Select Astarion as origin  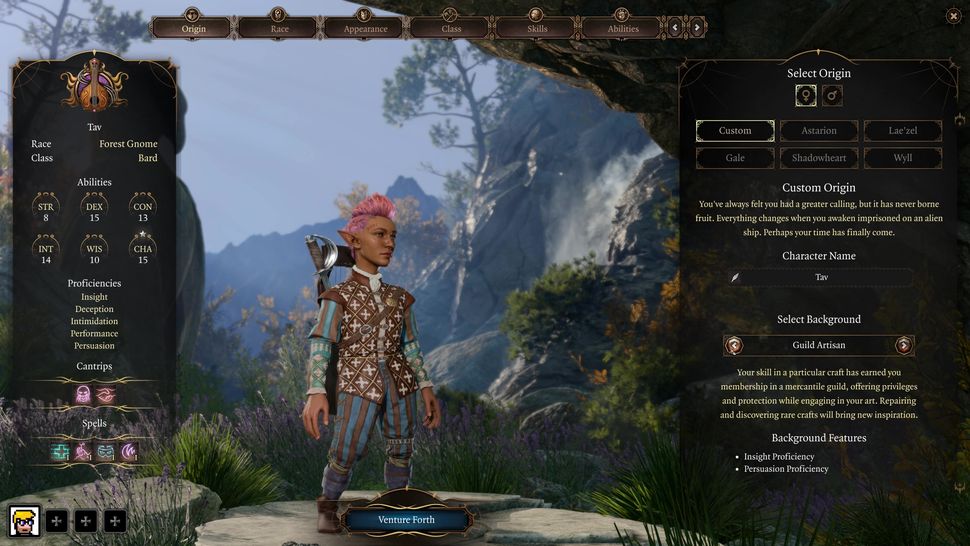click(819, 131)
